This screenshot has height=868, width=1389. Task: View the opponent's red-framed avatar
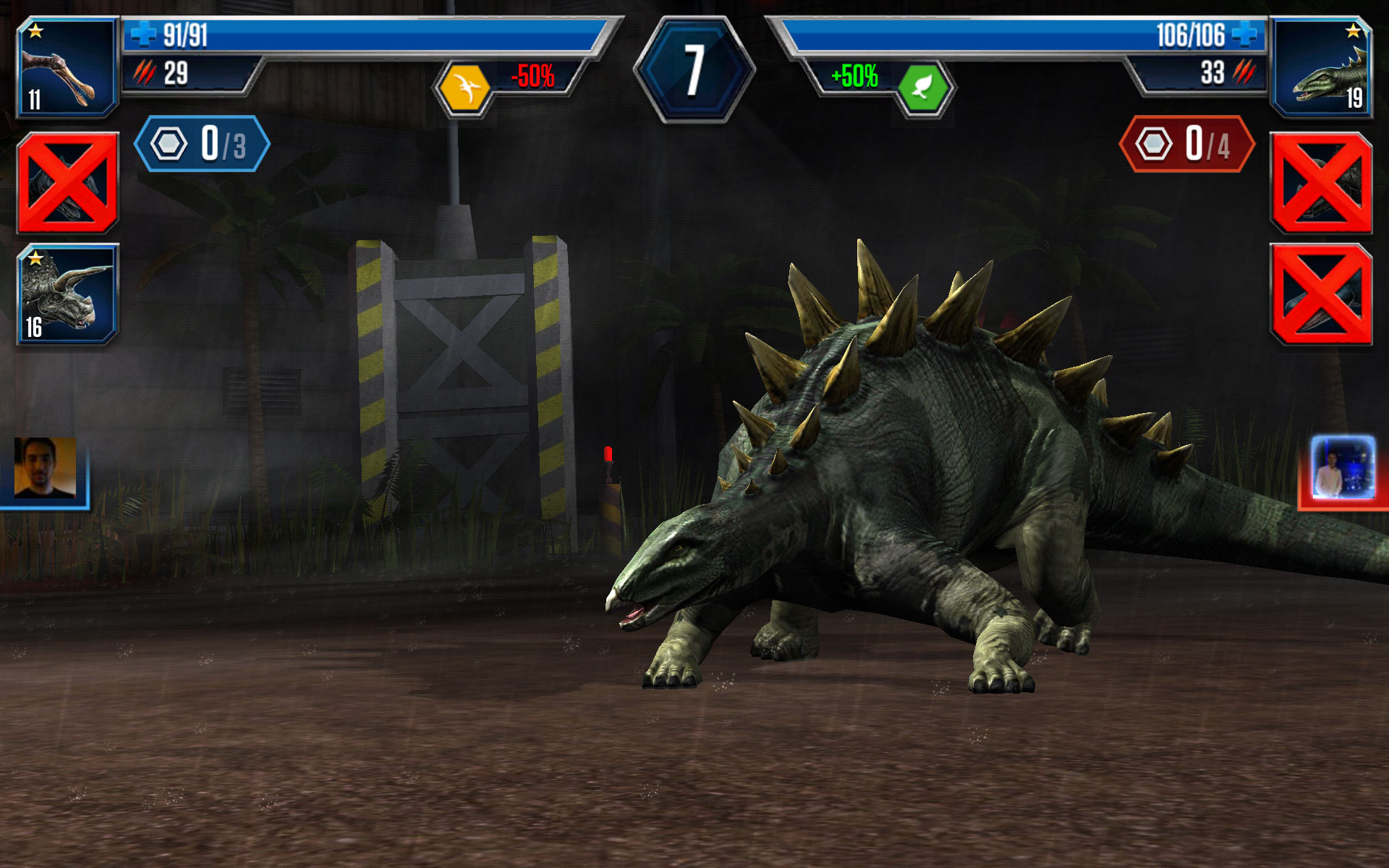point(1343,468)
